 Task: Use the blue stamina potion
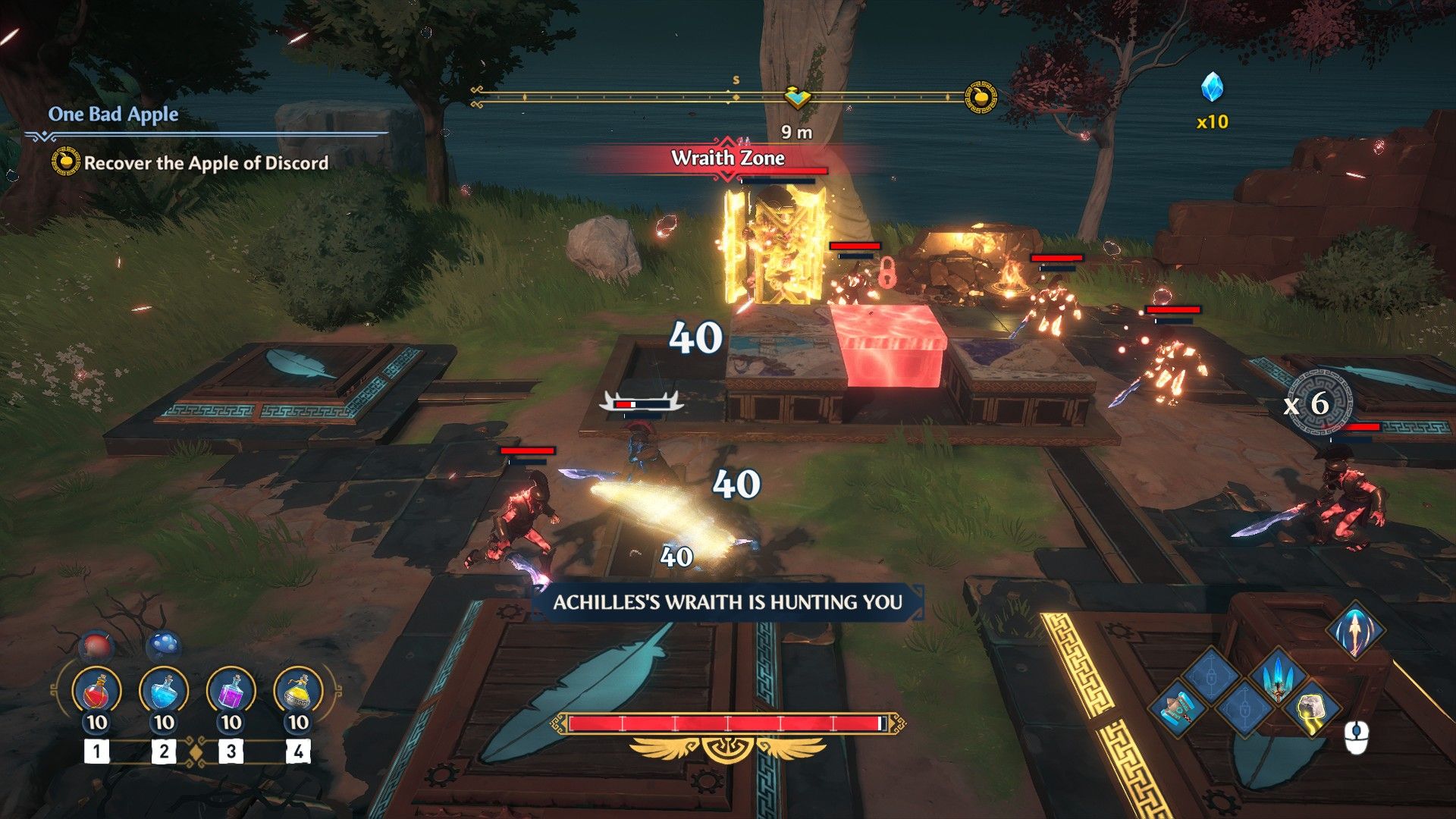164,692
